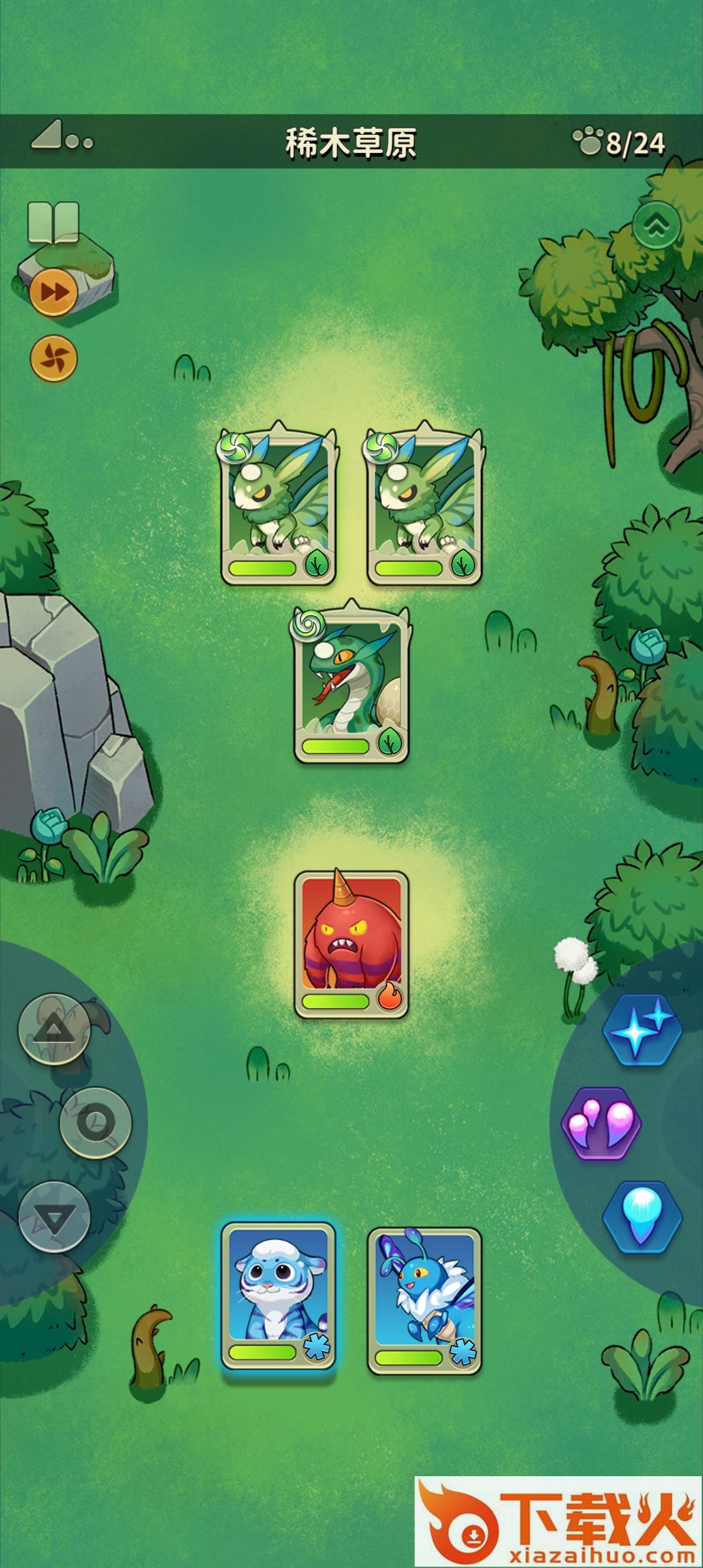This screenshot has width=703, height=1568.
Task: Choose the red horned fire monster card
Action: click(x=351, y=944)
